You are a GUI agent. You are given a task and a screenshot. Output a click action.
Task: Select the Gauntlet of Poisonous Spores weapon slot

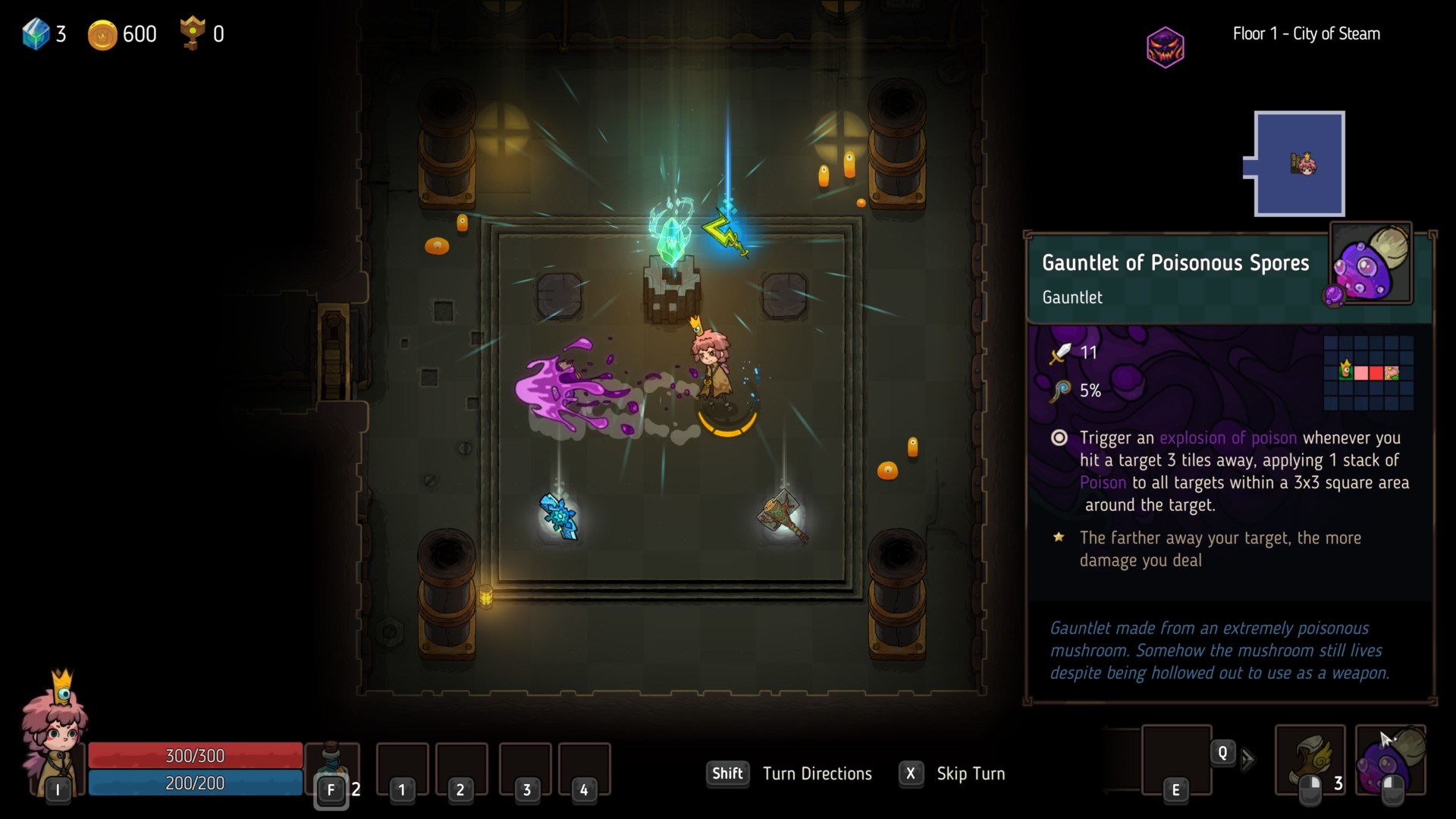click(1391, 761)
